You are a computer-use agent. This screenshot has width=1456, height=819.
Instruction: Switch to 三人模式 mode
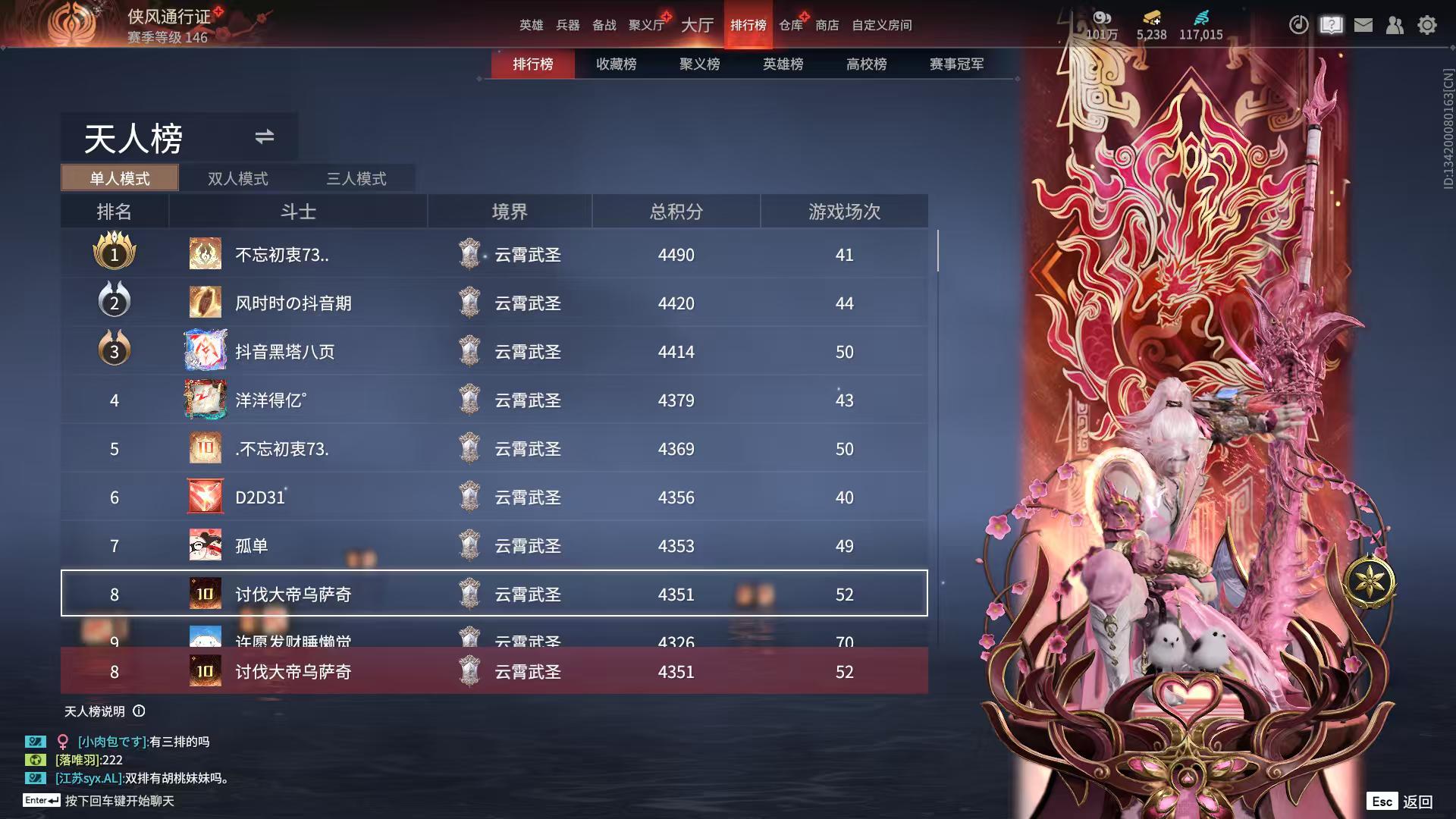click(356, 178)
